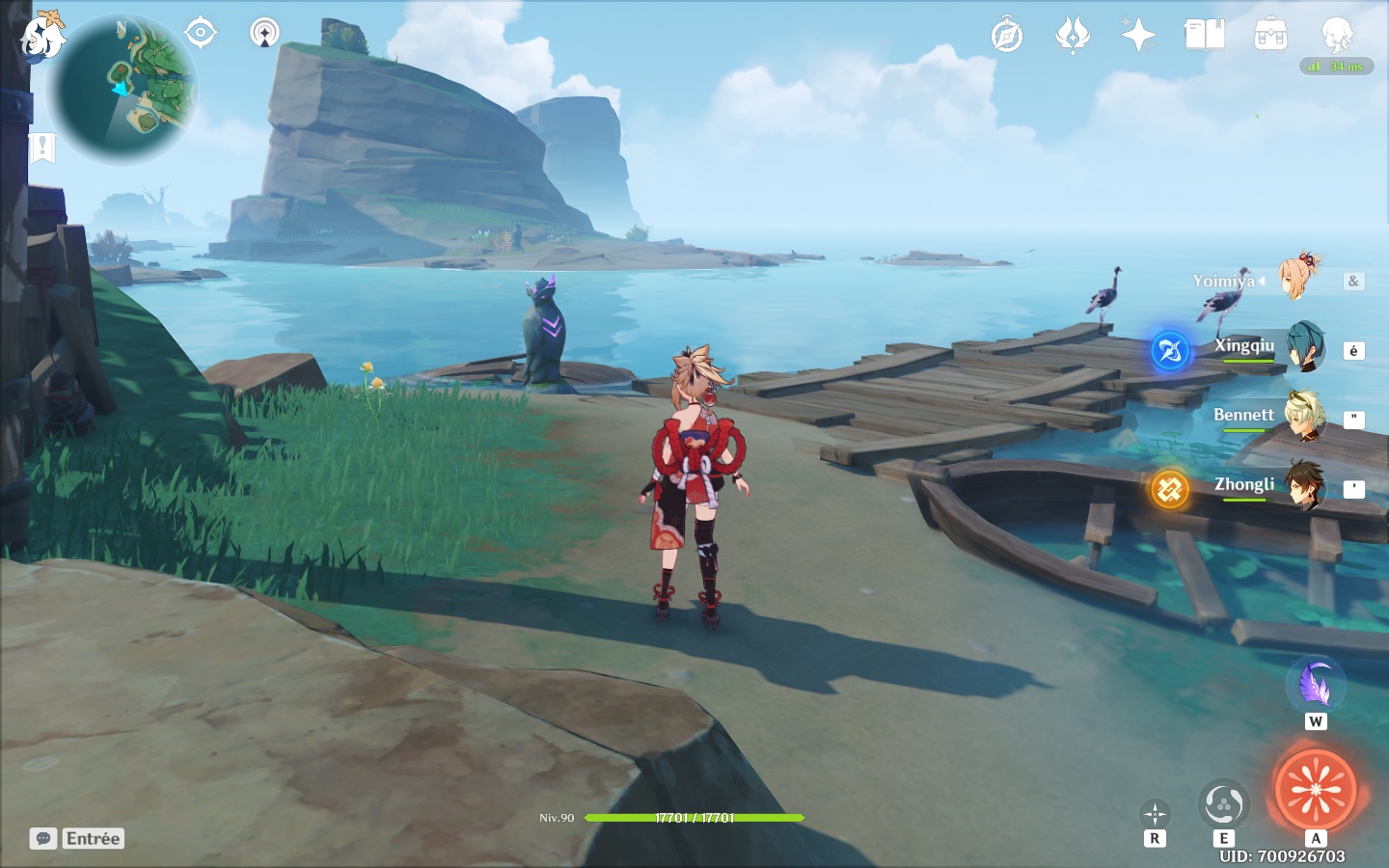Activate Yoimiya's red elemental burst
Viewport: 1389px width, 868px height.
point(1316,790)
